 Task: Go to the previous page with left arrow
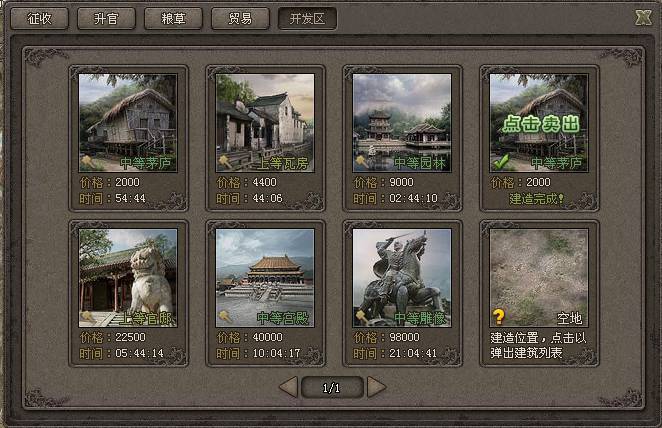[288, 387]
